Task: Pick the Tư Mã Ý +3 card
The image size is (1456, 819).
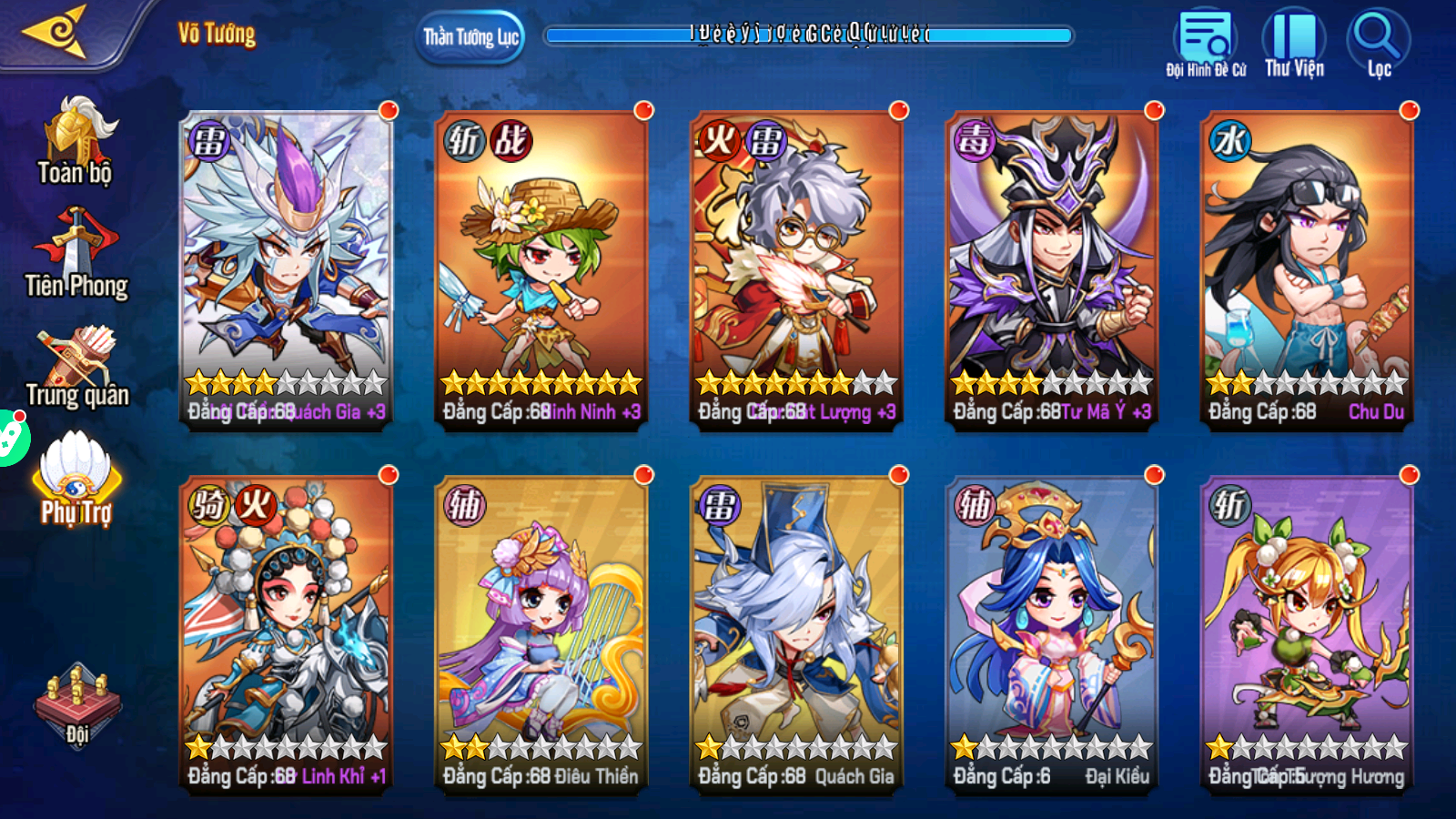Action: (x=1052, y=269)
